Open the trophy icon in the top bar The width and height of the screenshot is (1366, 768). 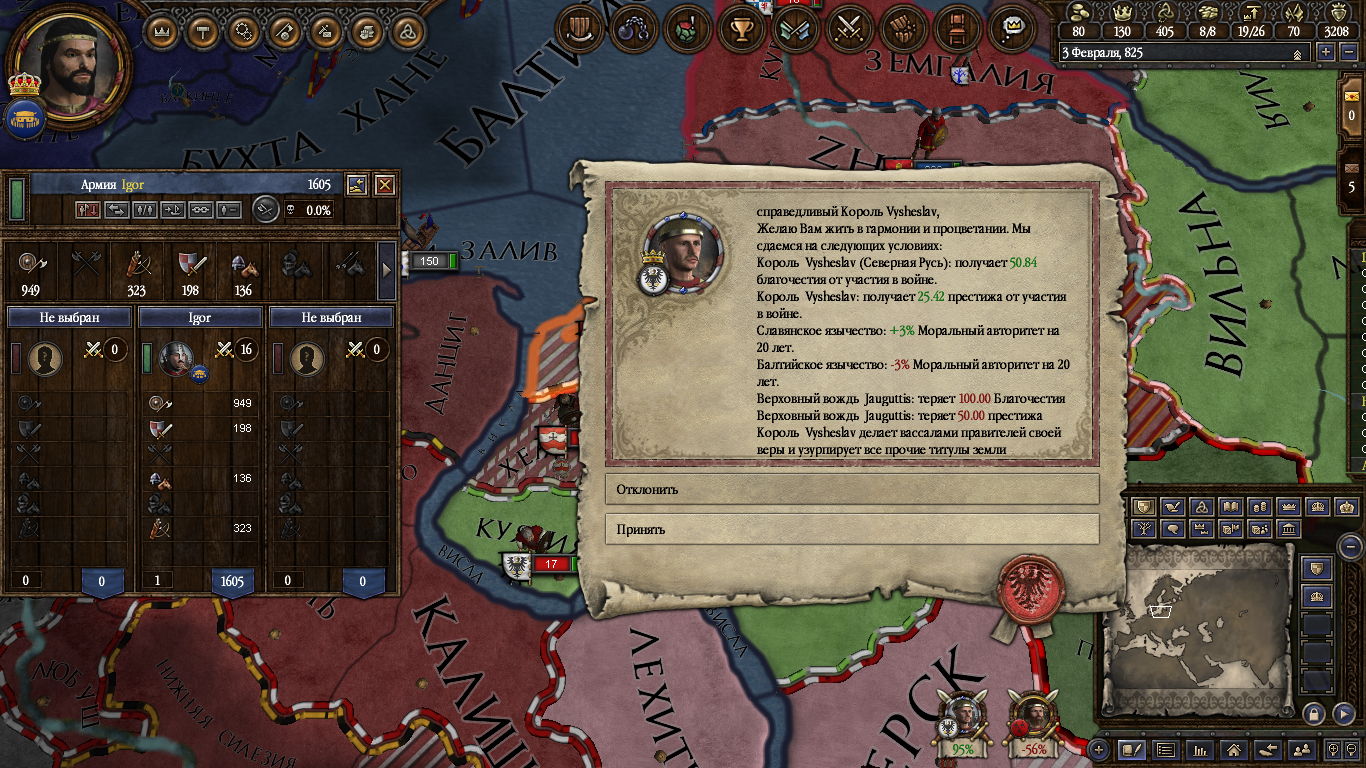(x=741, y=29)
